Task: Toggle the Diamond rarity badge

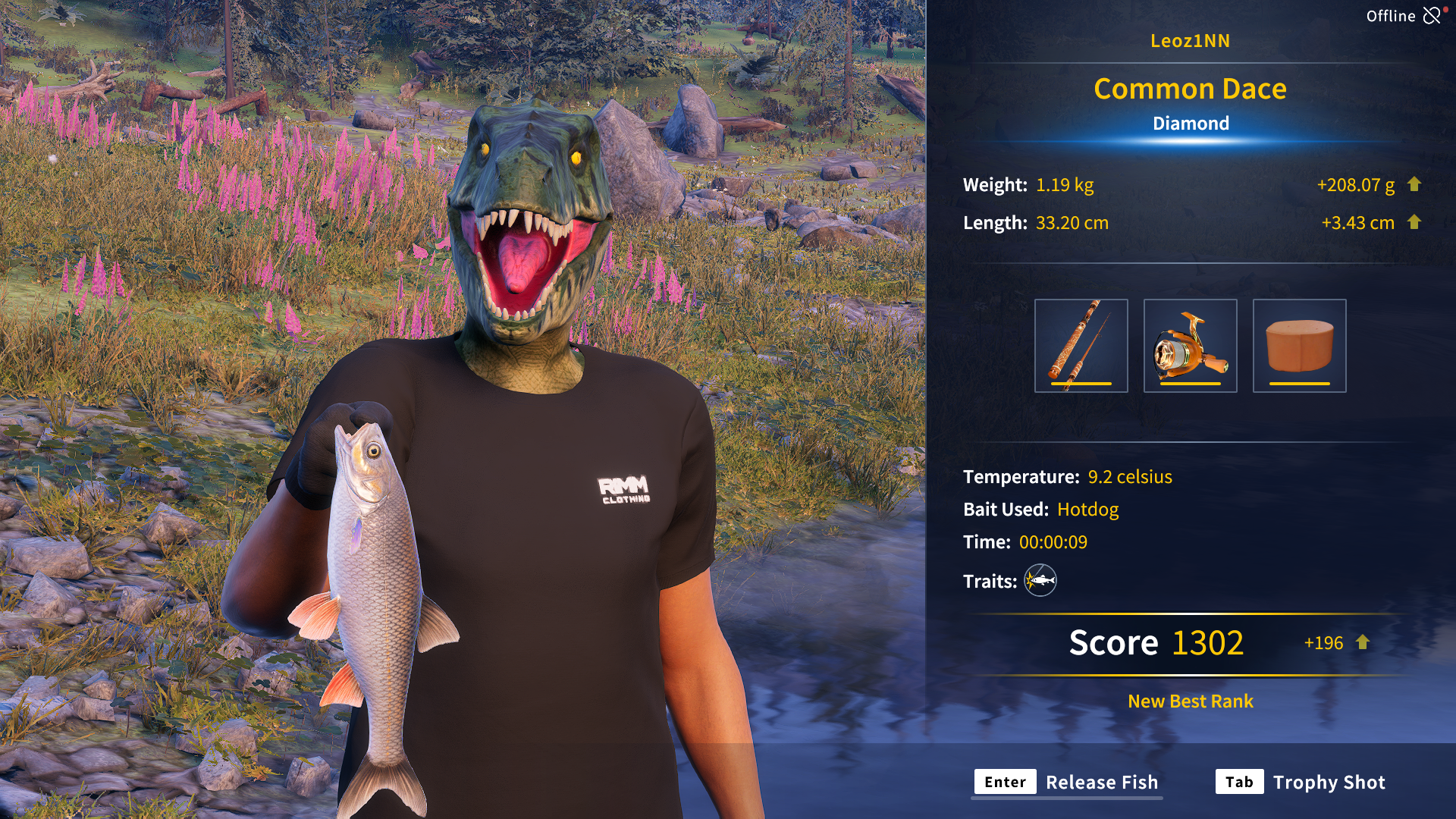Action: point(1190,123)
